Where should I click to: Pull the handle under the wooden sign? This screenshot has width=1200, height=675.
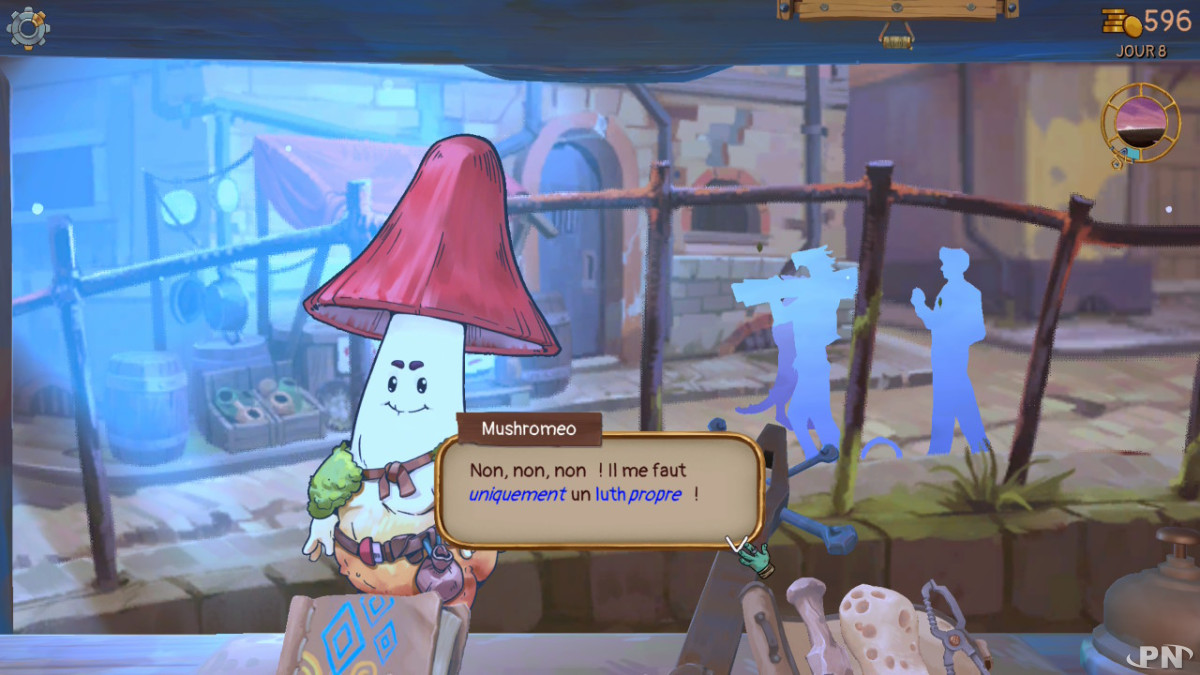pyautogui.click(x=896, y=38)
